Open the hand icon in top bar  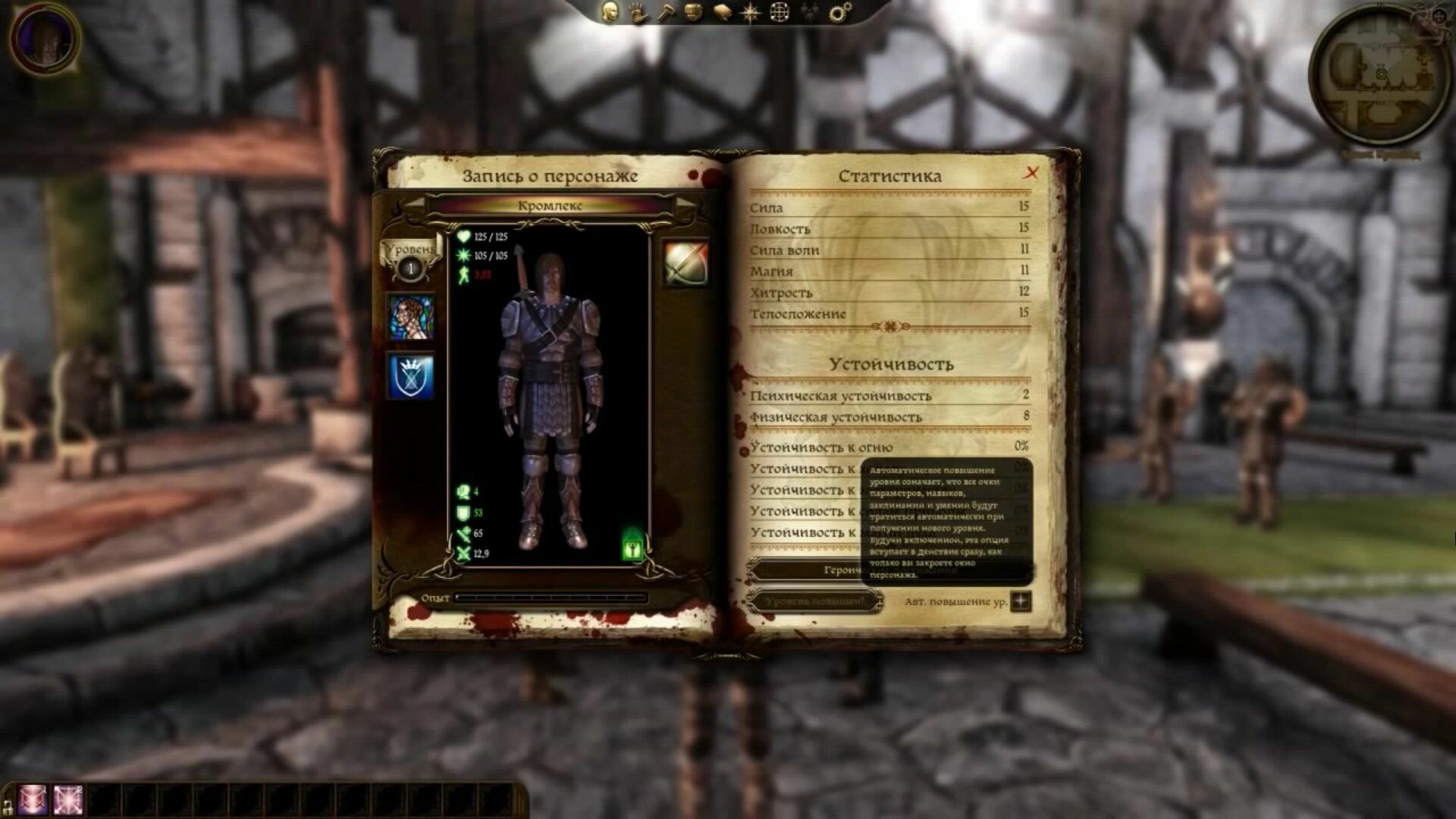[637, 13]
